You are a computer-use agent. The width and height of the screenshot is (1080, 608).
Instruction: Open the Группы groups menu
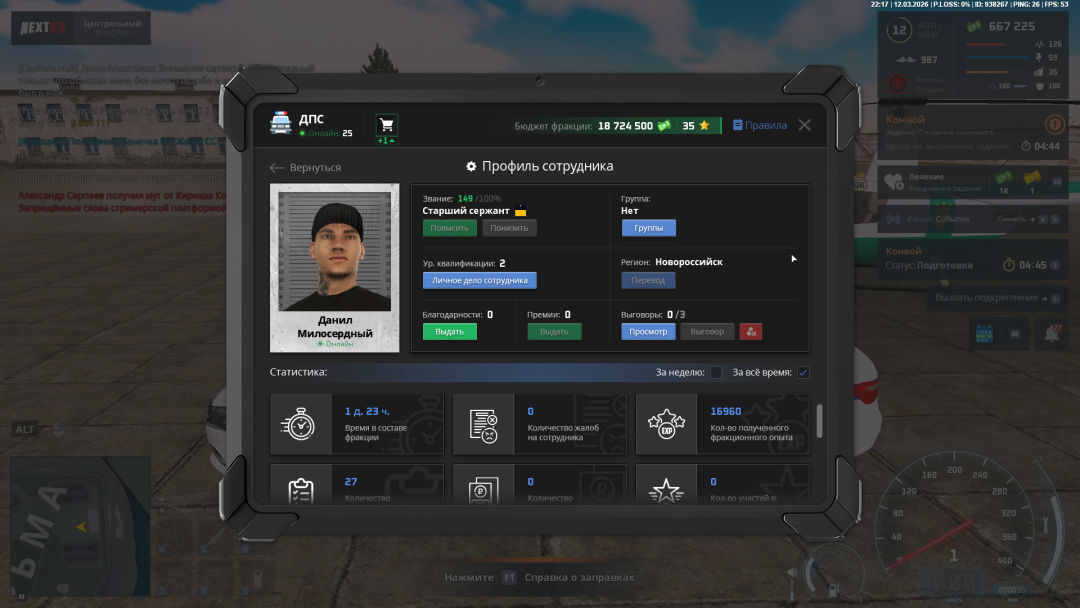click(x=648, y=228)
